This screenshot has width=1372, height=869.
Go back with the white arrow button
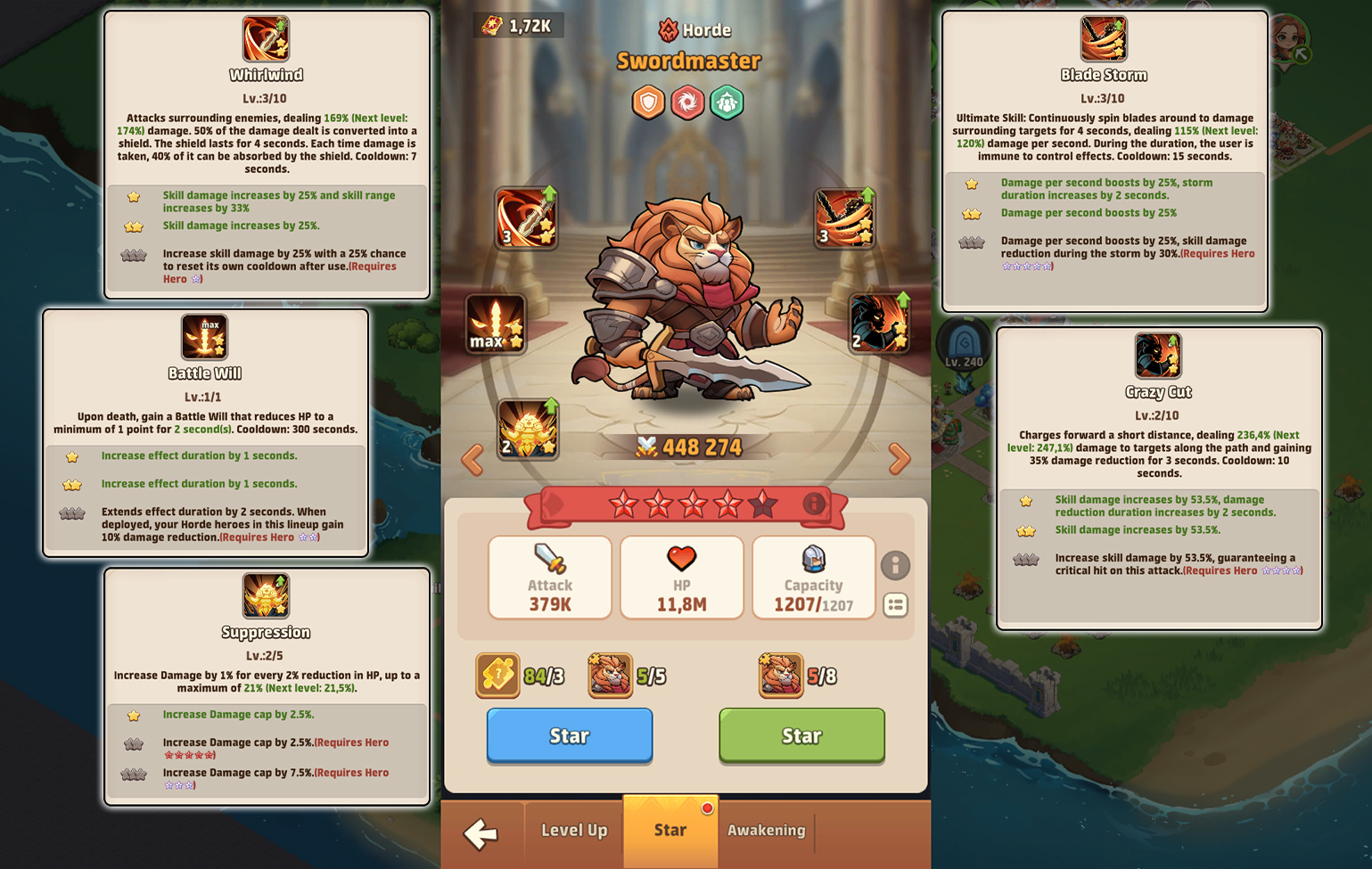(x=481, y=833)
